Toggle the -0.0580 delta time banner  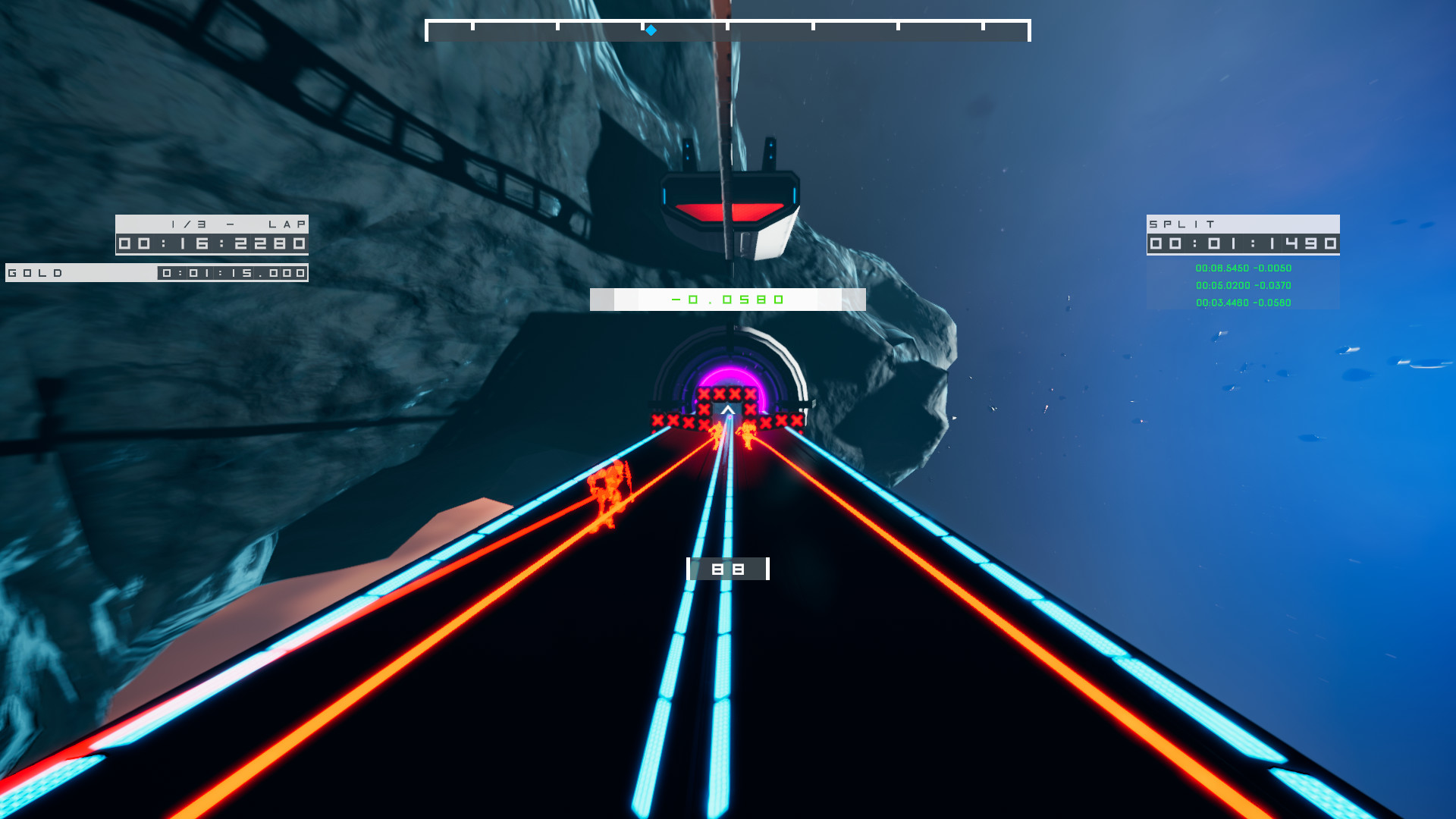tap(726, 299)
